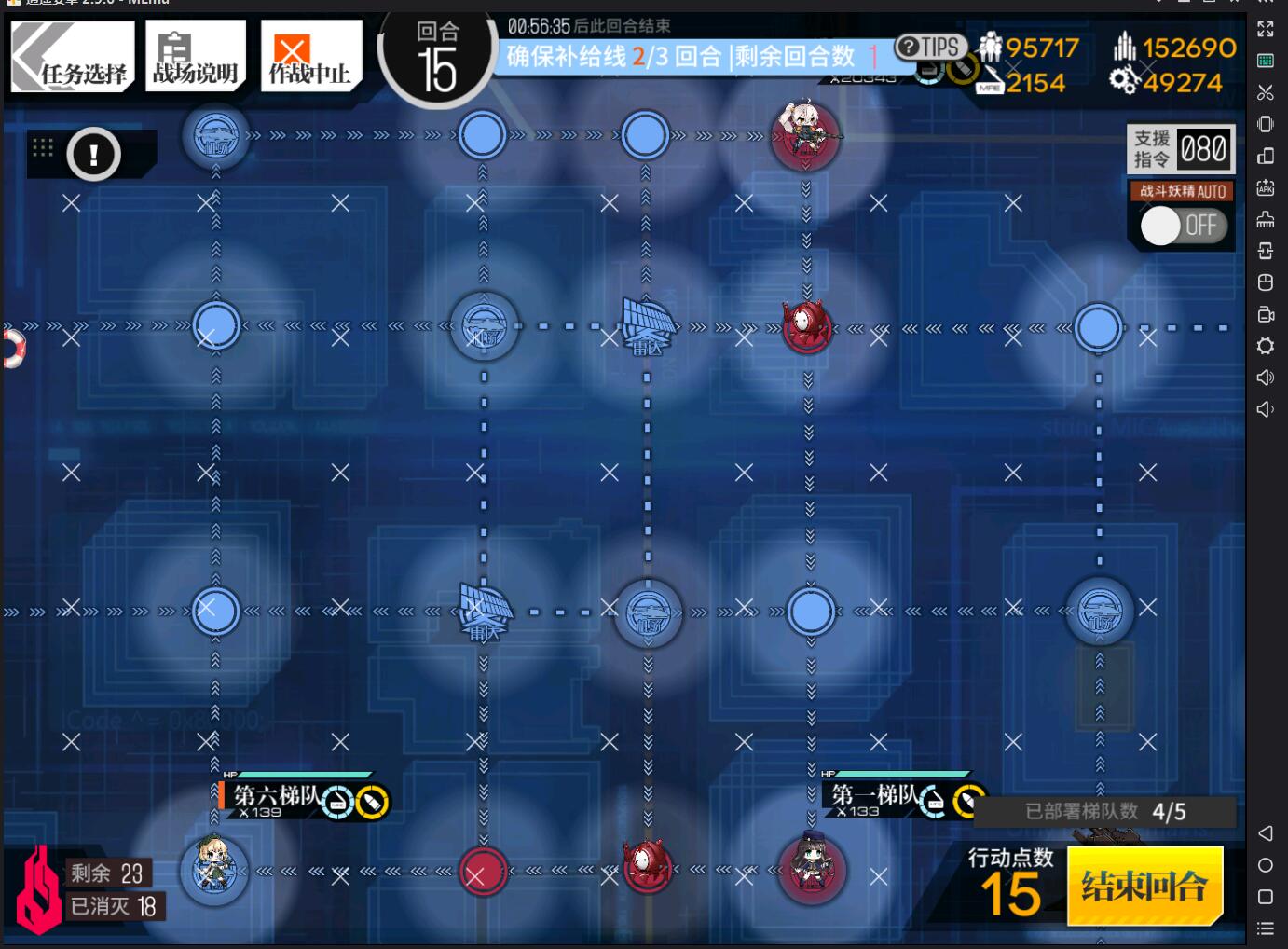Open the TIPS help button
The height and width of the screenshot is (949, 1288).
pyautogui.click(x=929, y=47)
